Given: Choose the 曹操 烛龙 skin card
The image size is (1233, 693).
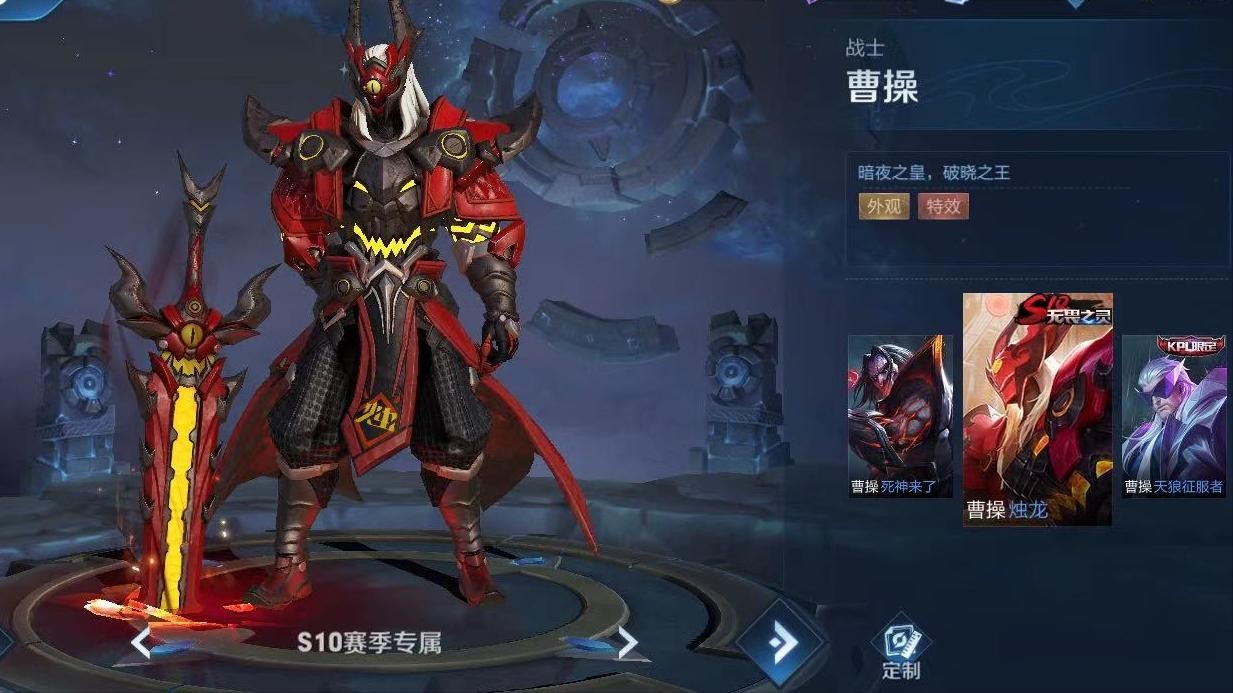Looking at the screenshot, I should pos(1037,408).
